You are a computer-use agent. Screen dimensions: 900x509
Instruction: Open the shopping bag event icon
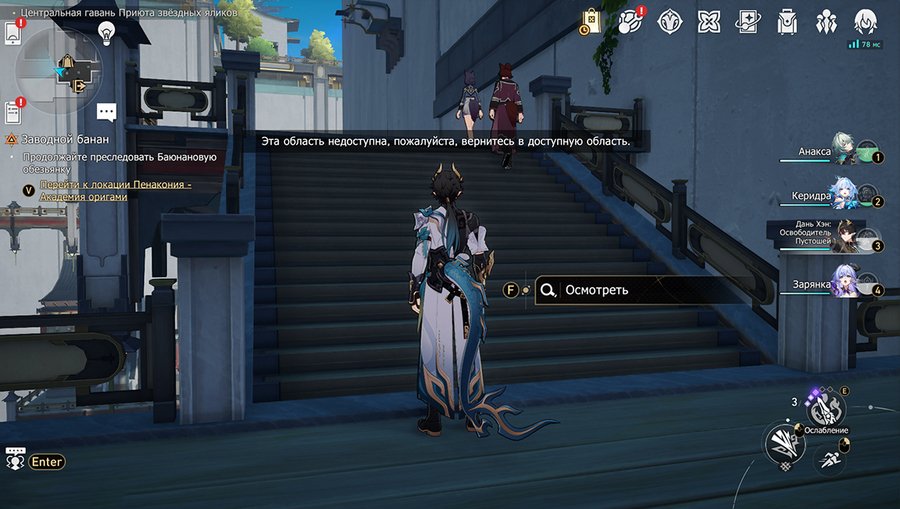coord(590,21)
